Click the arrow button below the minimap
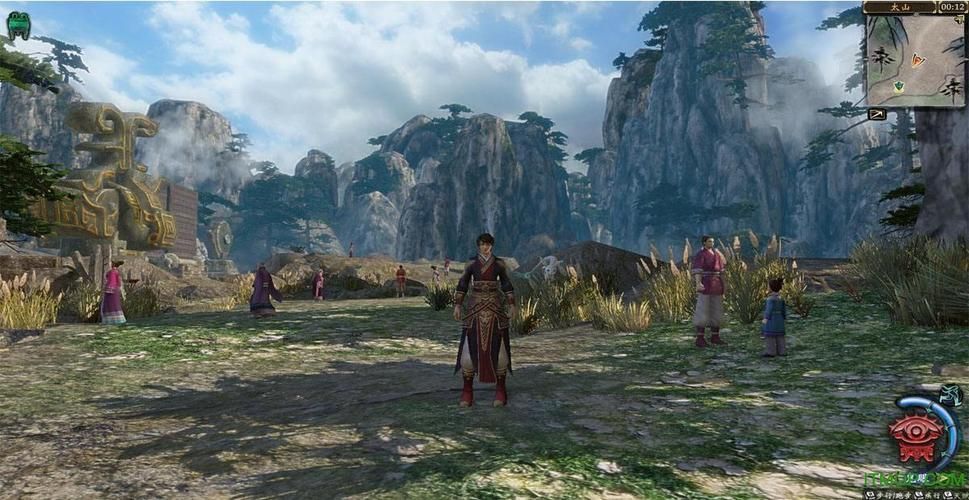Viewport: 969px width, 500px height. coord(877,114)
